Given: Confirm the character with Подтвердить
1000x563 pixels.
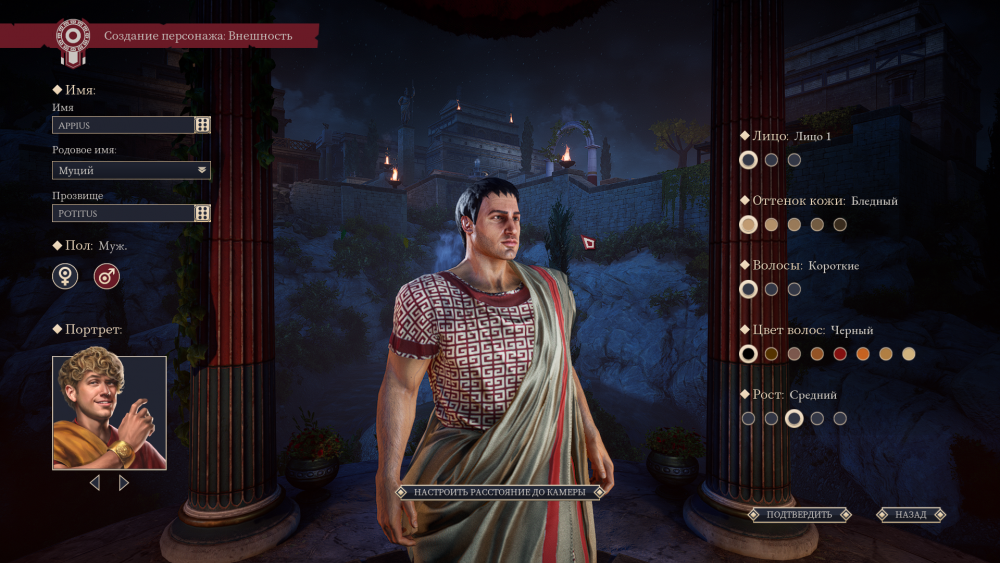Looking at the screenshot, I should click(x=799, y=515).
